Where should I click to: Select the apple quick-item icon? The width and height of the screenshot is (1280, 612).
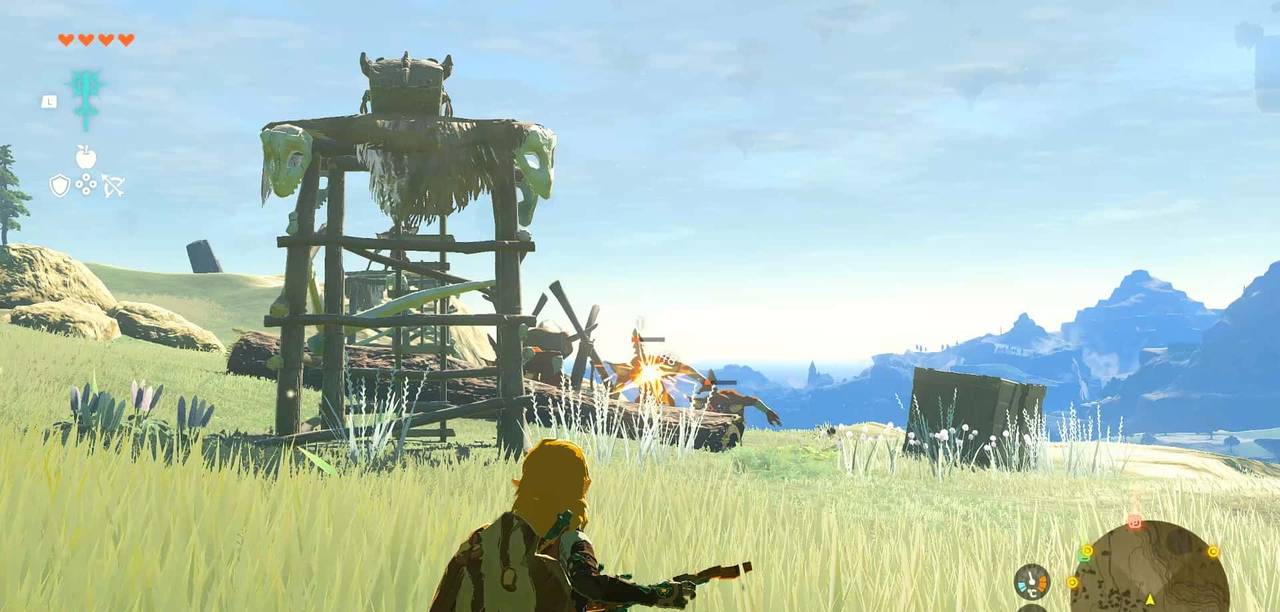pyautogui.click(x=86, y=157)
